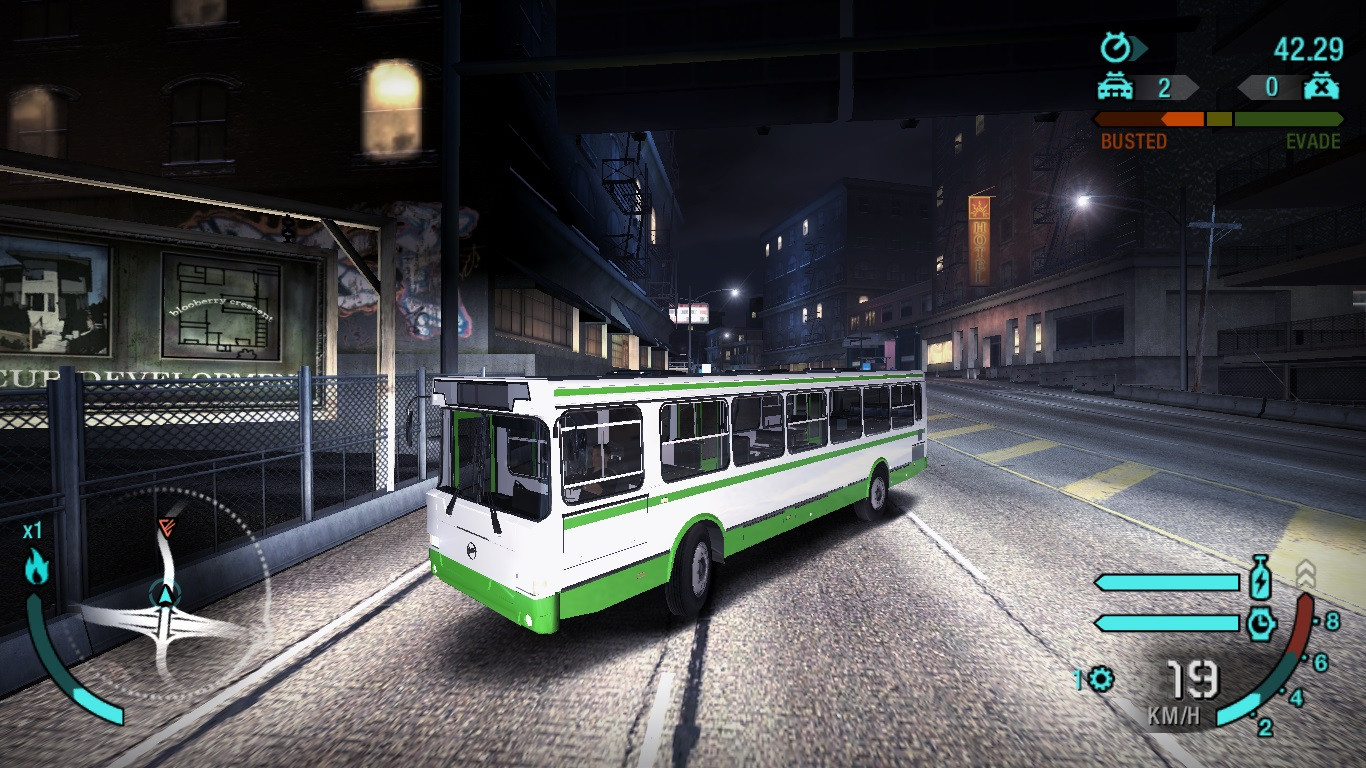Image resolution: width=1366 pixels, height=768 pixels.
Task: Expand the arrow beside the stopwatch icon
Action: point(1136,46)
